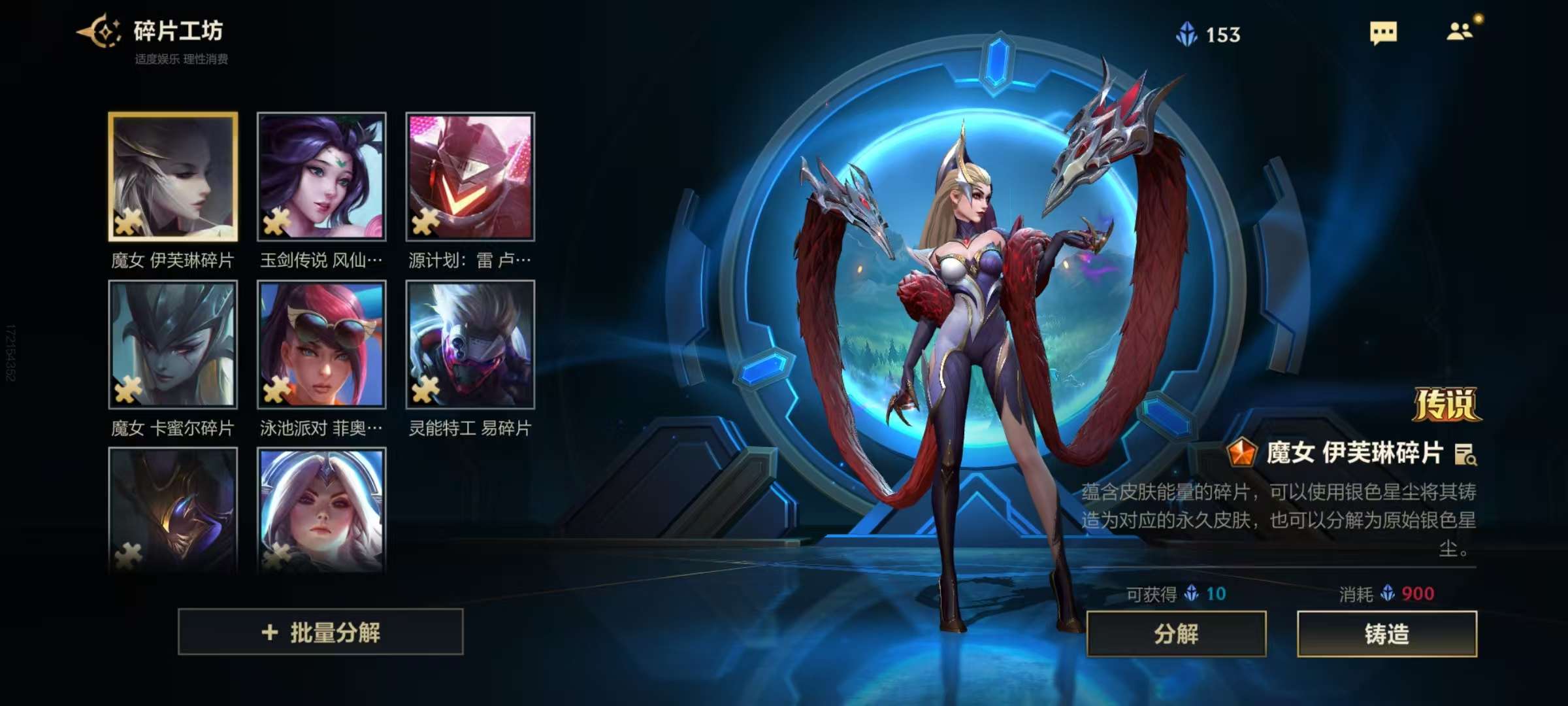
Task: View skin details via magnifier icon
Action: pos(1465,454)
